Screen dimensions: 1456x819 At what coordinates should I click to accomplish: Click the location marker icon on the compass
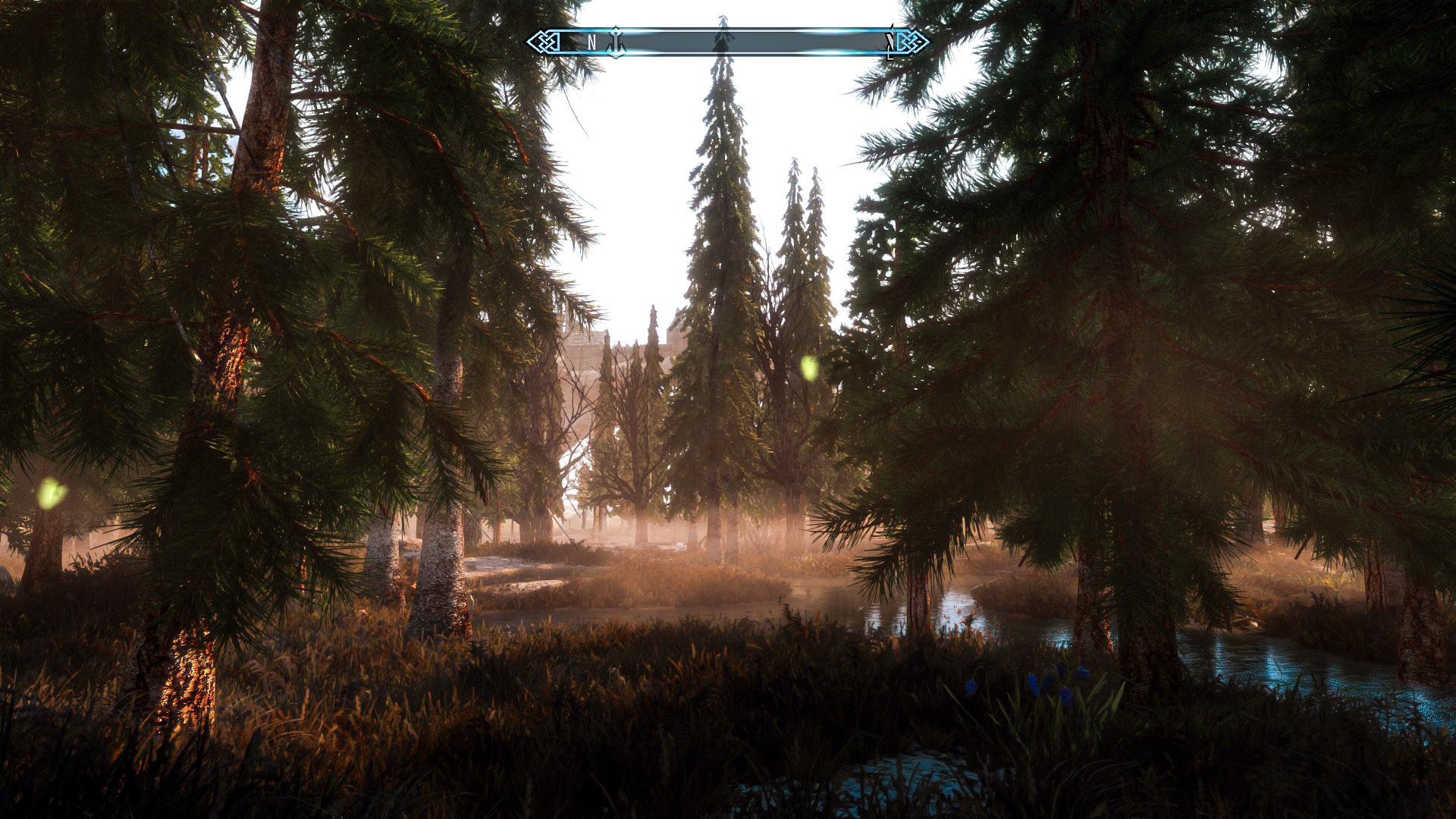point(616,42)
